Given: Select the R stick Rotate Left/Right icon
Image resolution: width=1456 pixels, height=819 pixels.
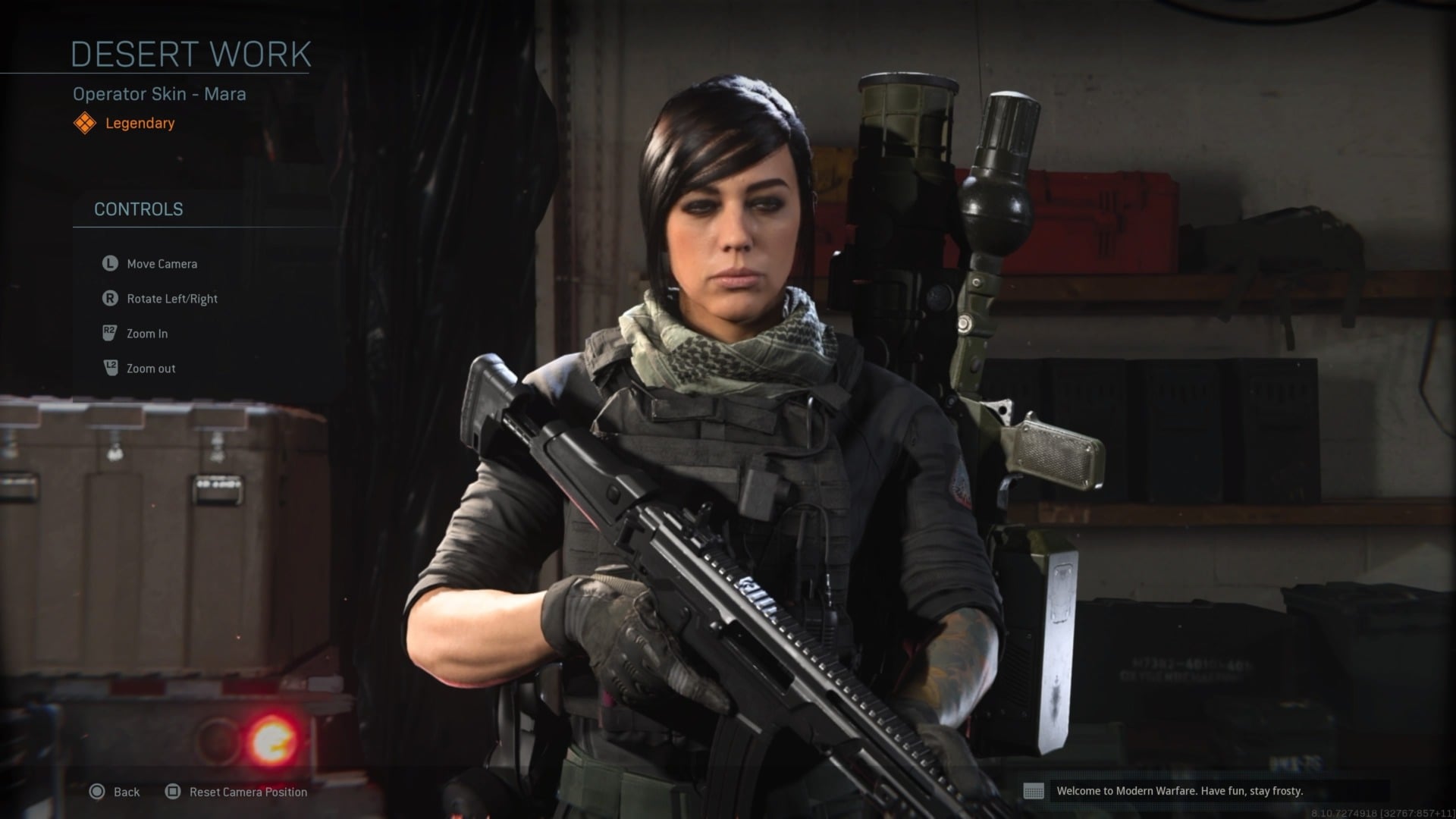Looking at the screenshot, I should pos(109,298).
